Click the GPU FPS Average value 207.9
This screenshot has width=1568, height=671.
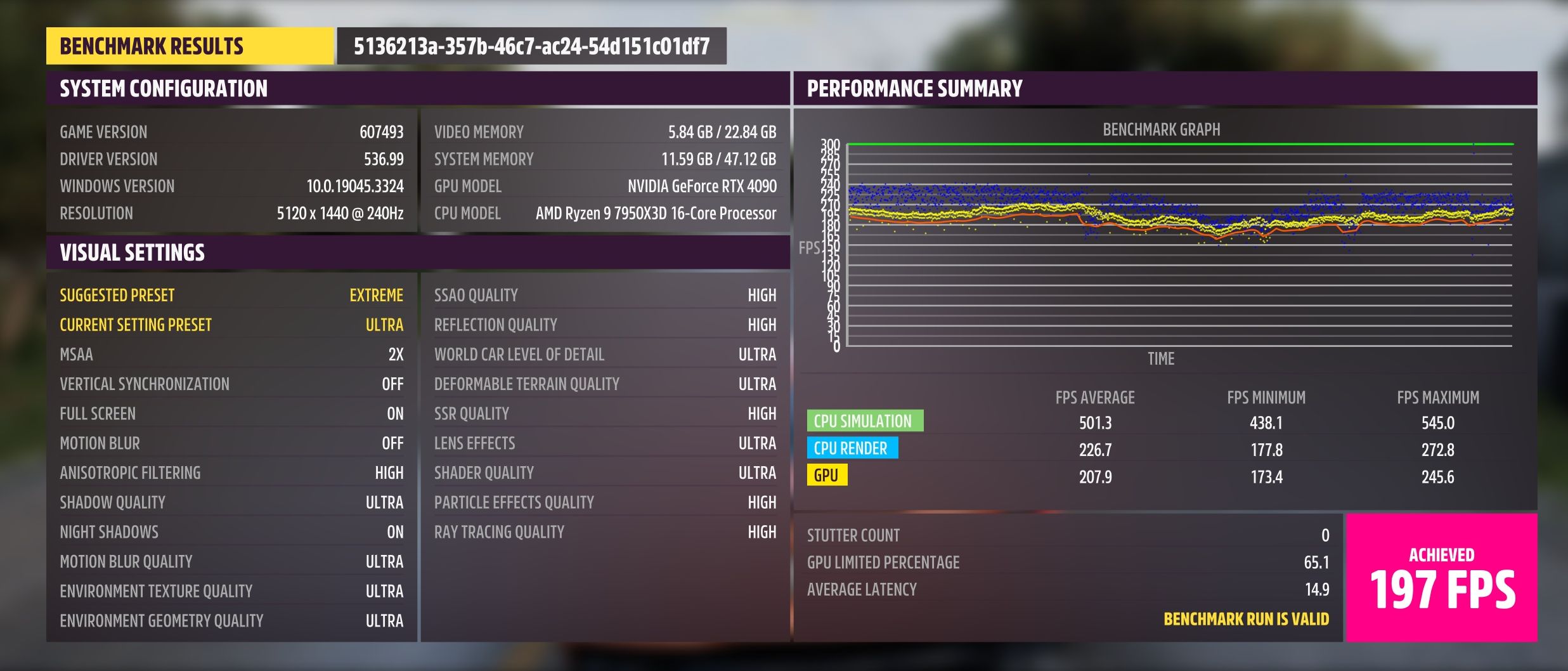point(1094,475)
